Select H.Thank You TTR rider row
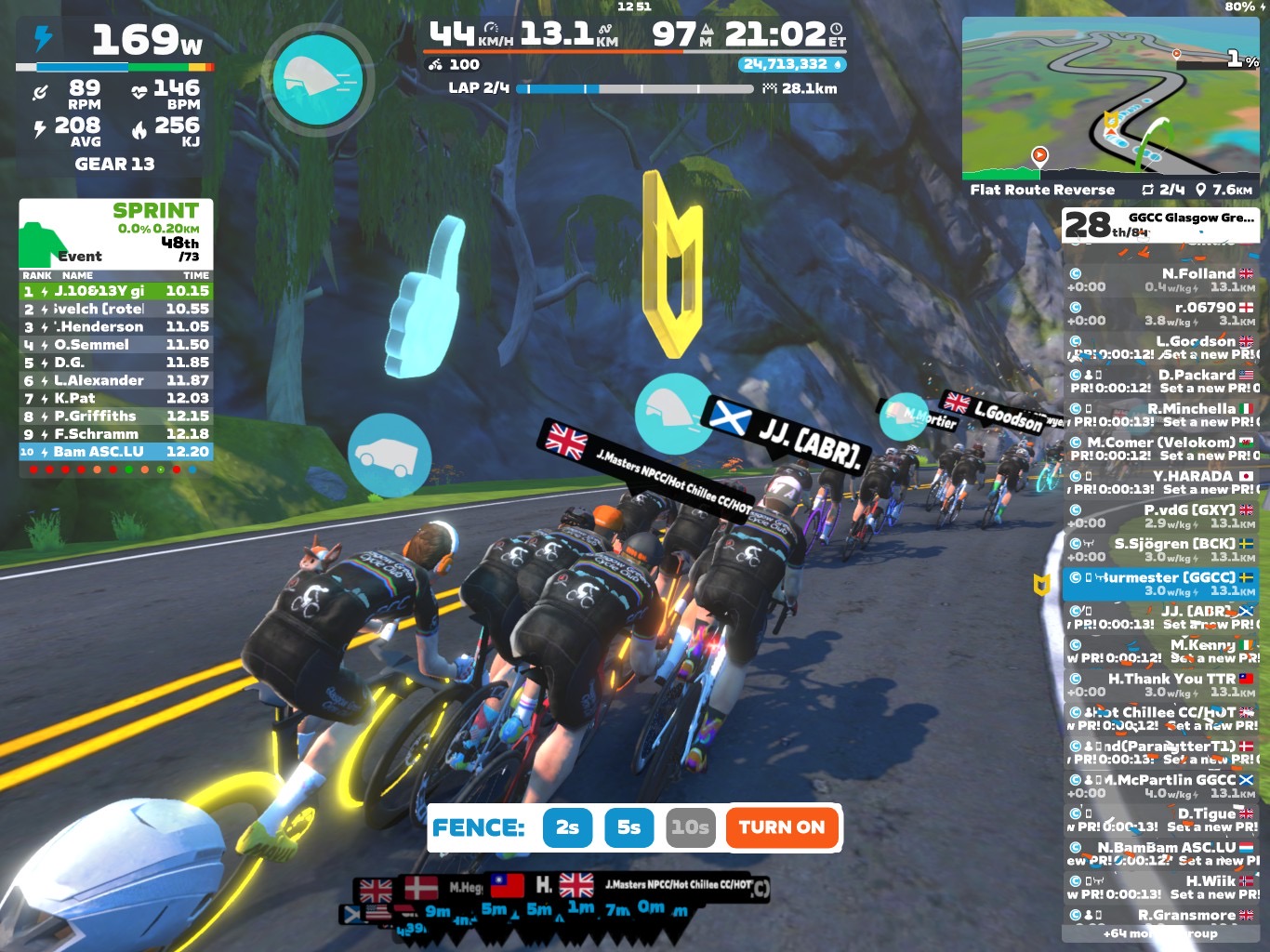 (1160, 685)
